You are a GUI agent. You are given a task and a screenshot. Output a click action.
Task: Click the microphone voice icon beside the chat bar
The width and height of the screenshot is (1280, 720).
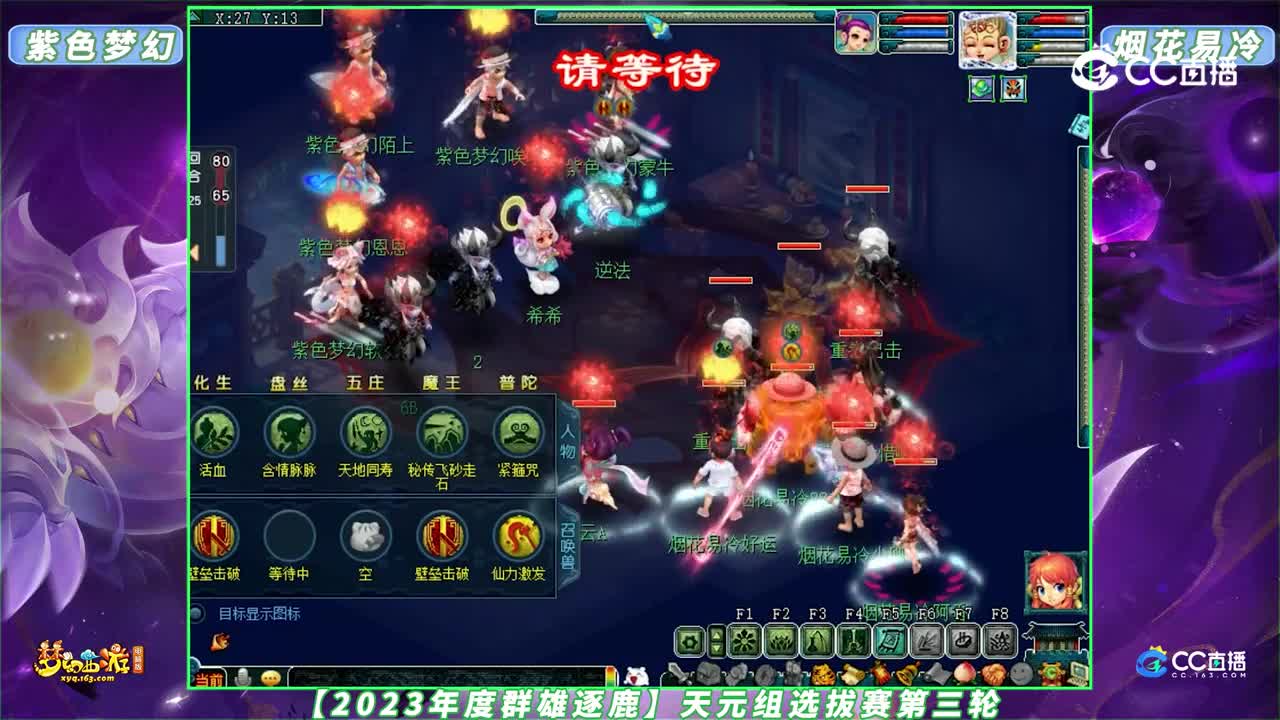tap(242, 676)
